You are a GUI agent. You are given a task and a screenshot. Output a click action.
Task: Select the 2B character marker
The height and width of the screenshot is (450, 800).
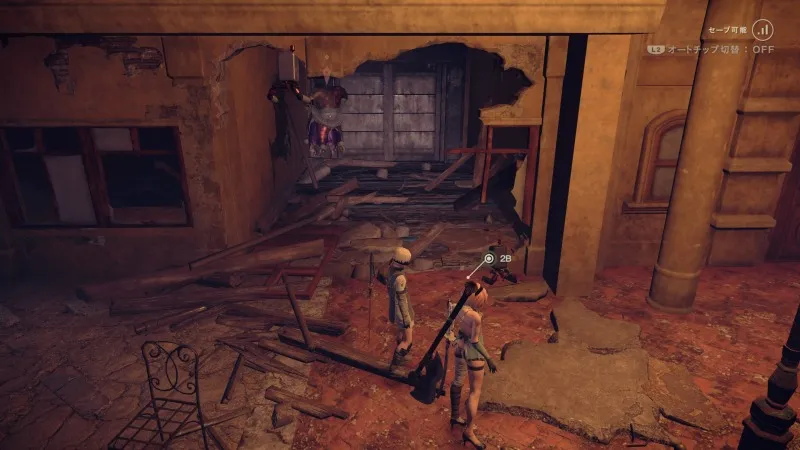pyautogui.click(x=489, y=258)
